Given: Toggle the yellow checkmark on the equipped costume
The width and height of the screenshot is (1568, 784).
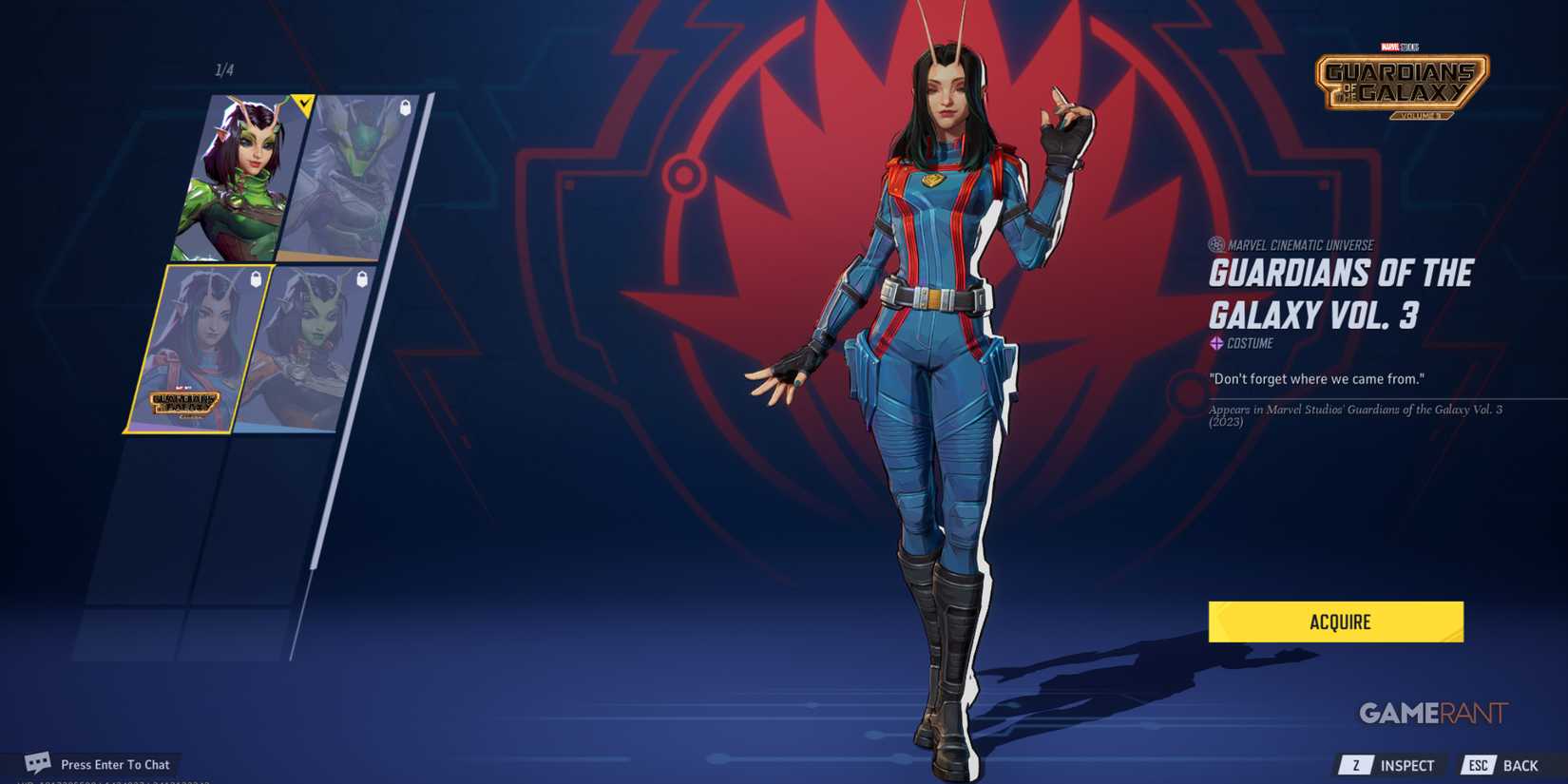Looking at the screenshot, I should (x=302, y=104).
